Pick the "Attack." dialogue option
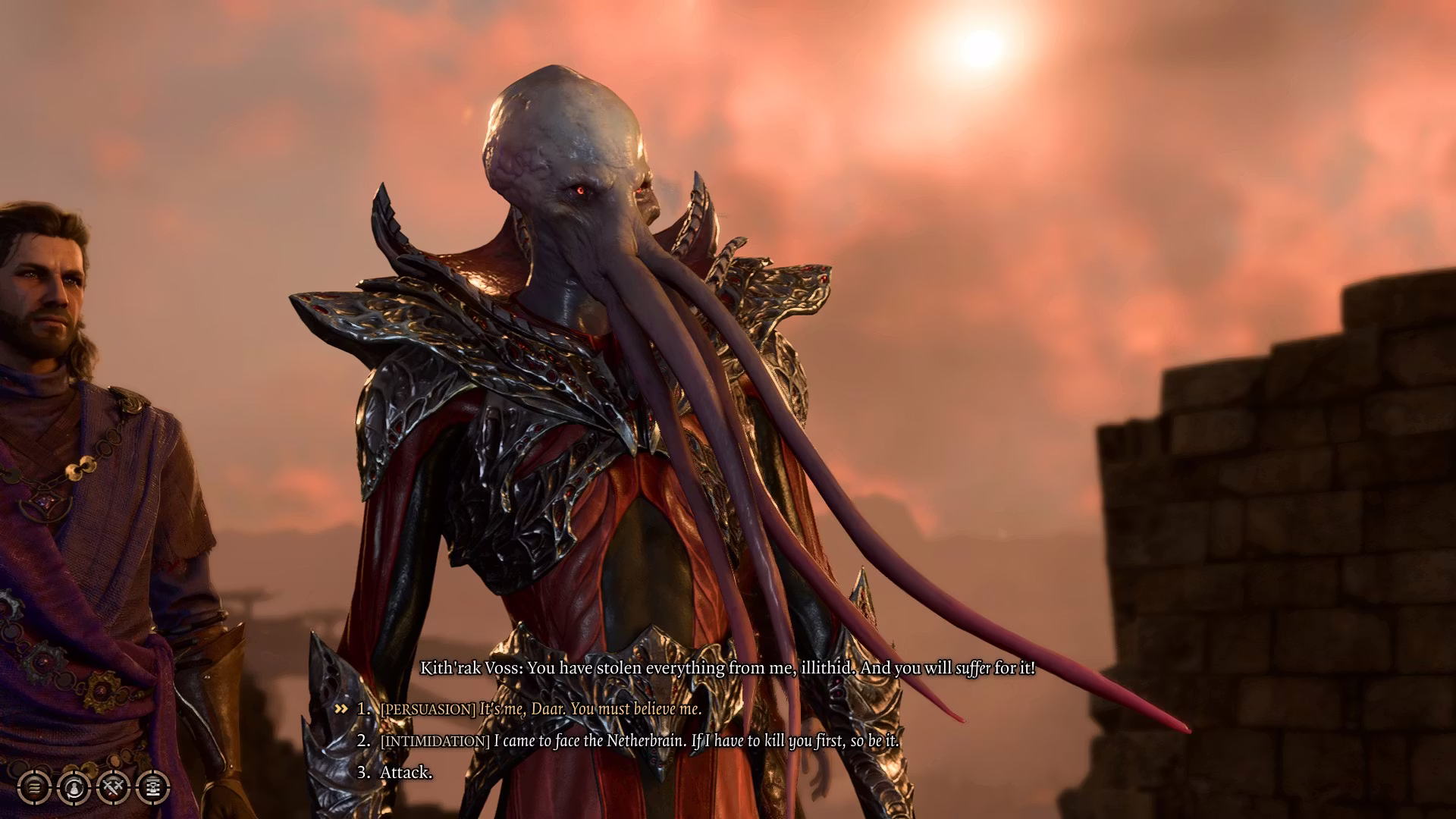1456x819 pixels. point(406,773)
